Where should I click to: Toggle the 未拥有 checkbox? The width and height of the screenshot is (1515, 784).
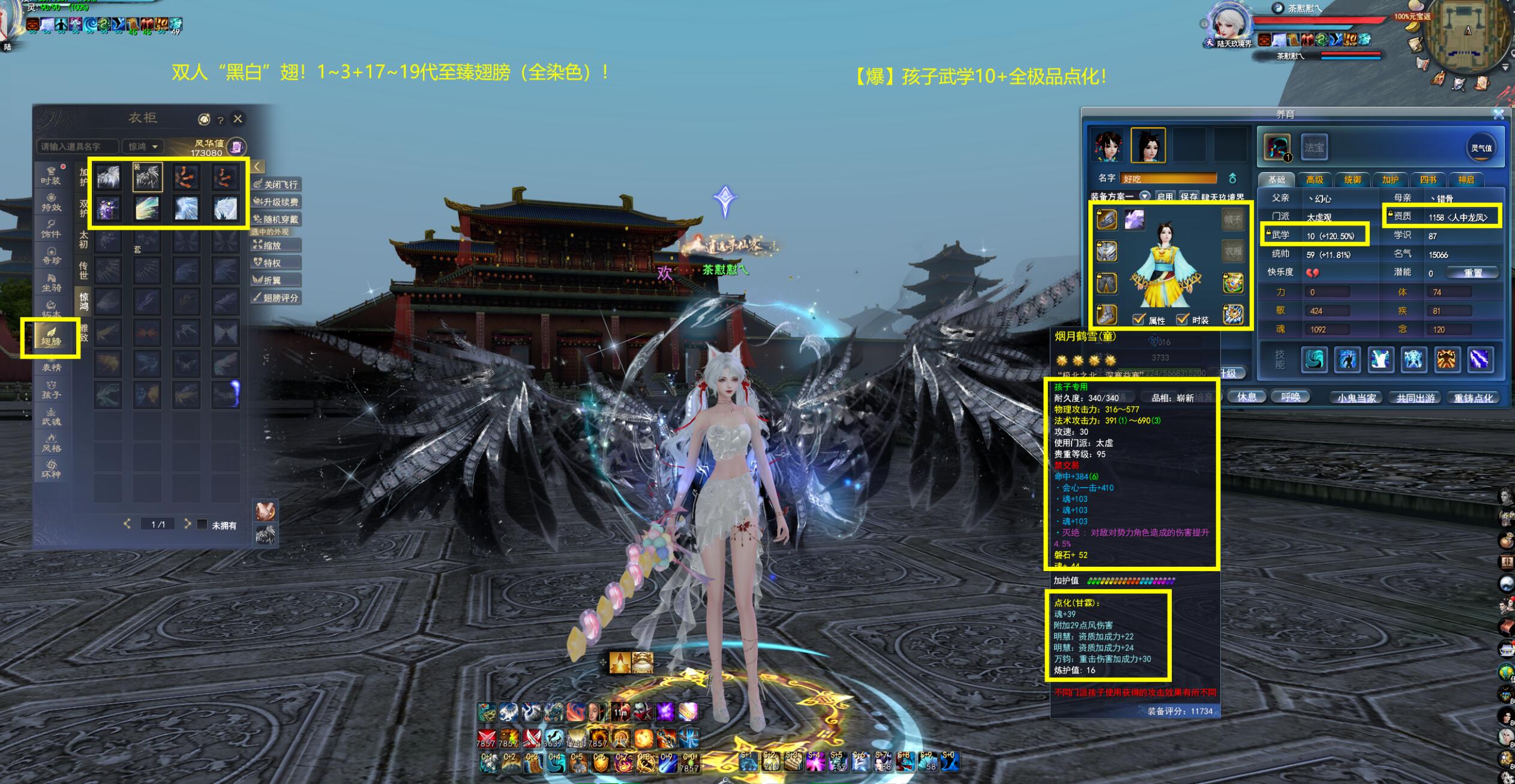[202, 525]
